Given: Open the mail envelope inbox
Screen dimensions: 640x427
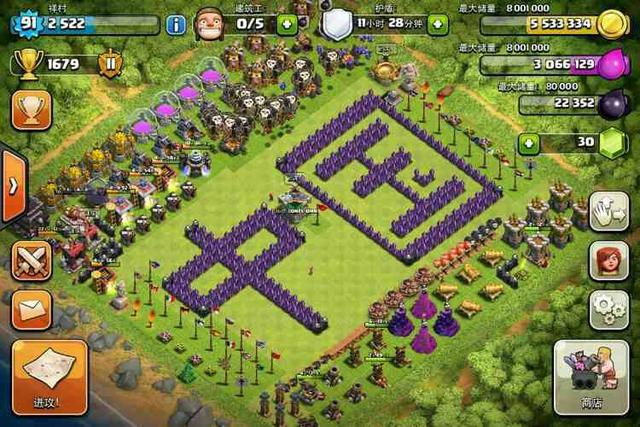Looking at the screenshot, I should click(32, 309).
